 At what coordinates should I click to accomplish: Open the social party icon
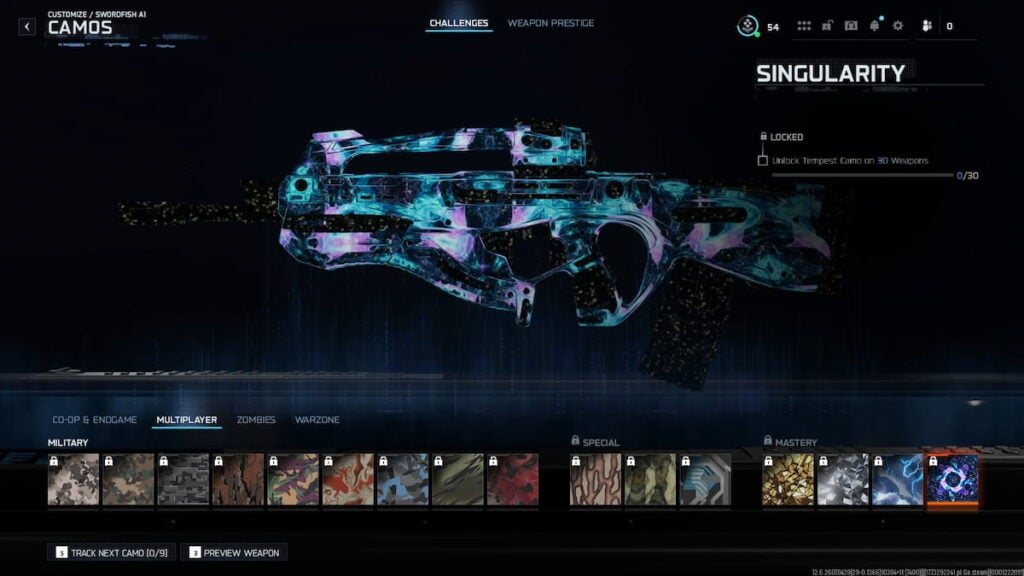tap(927, 26)
